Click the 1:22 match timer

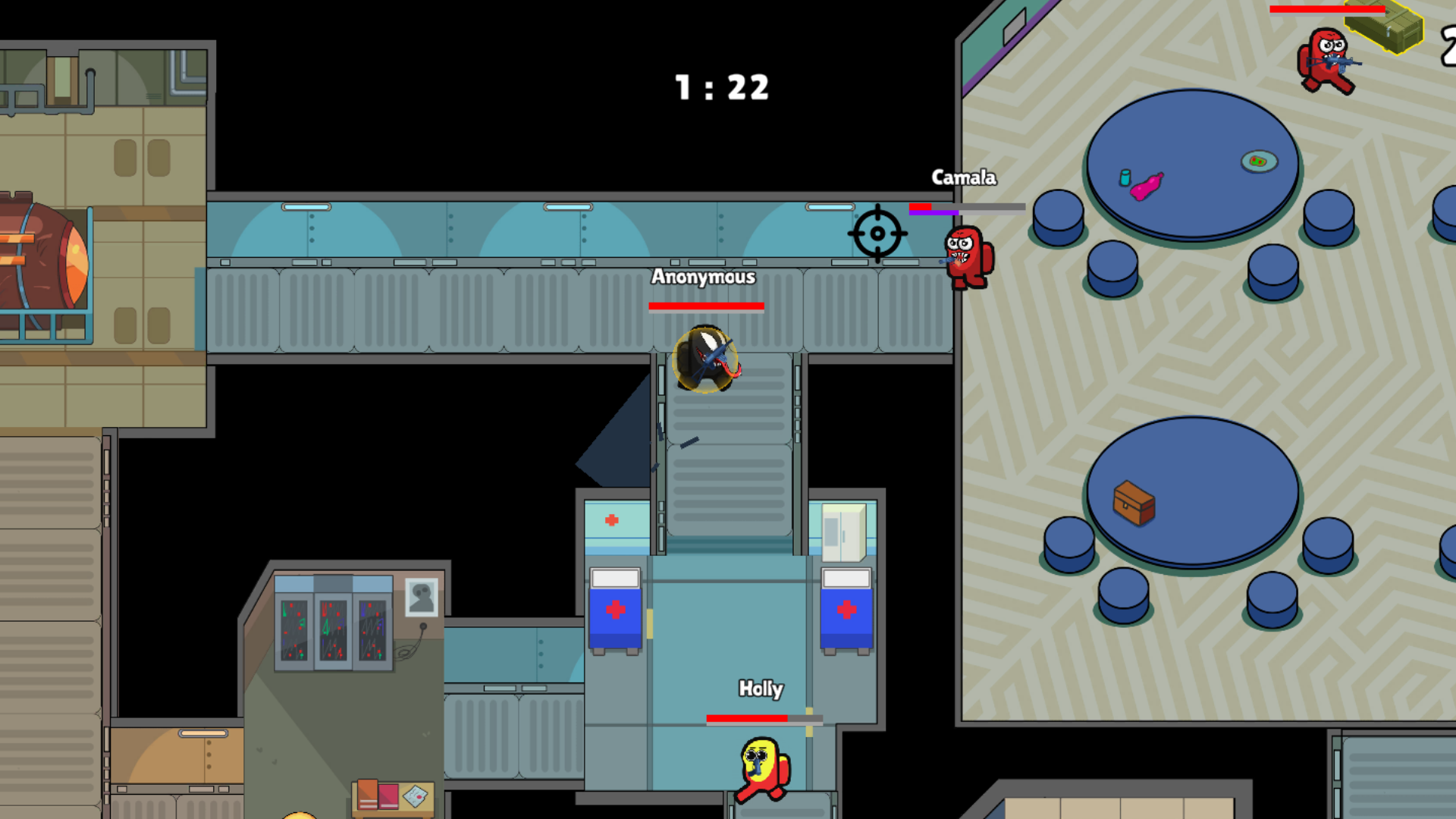(x=722, y=88)
